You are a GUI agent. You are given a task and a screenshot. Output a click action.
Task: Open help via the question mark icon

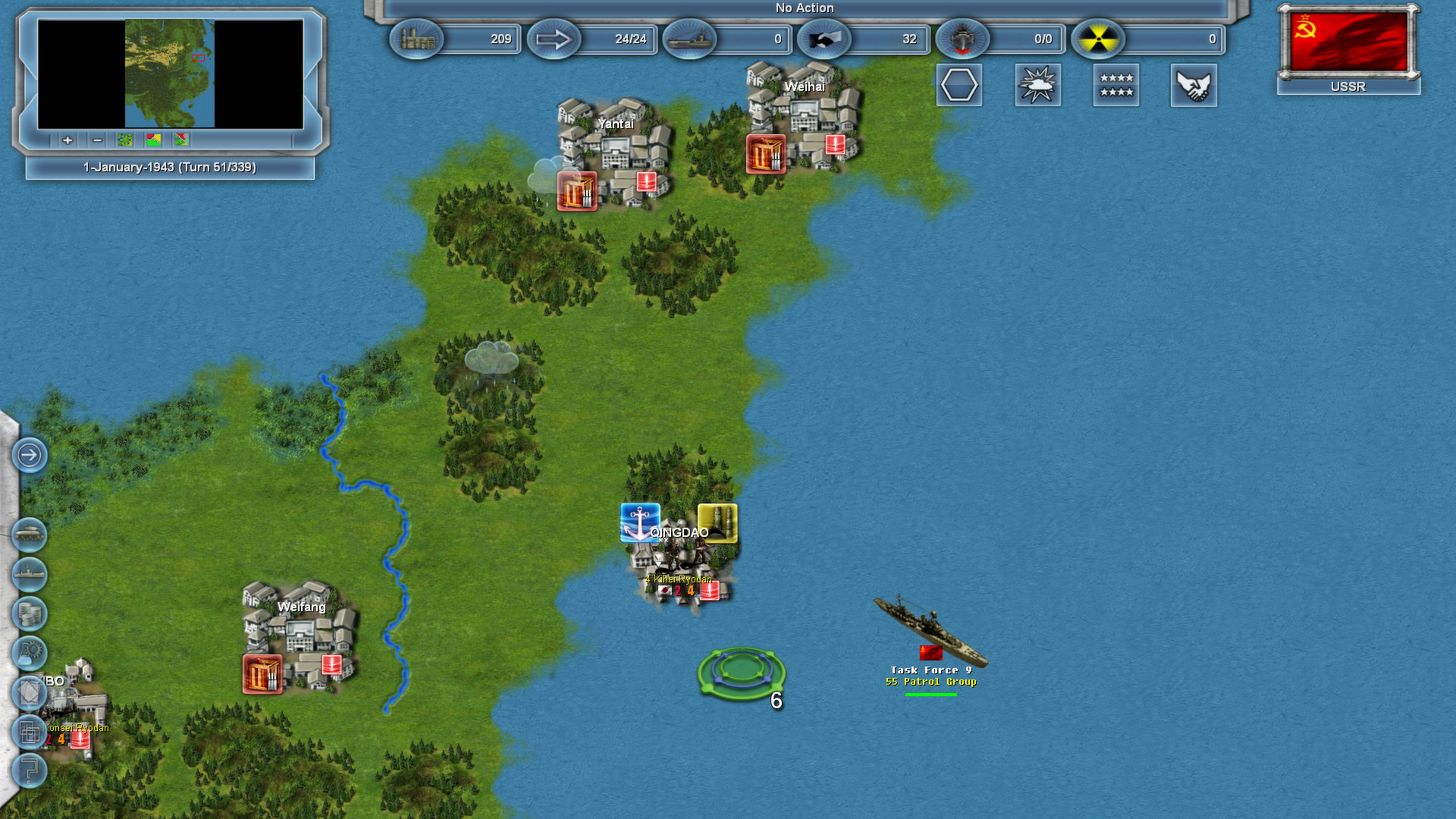[x=30, y=770]
